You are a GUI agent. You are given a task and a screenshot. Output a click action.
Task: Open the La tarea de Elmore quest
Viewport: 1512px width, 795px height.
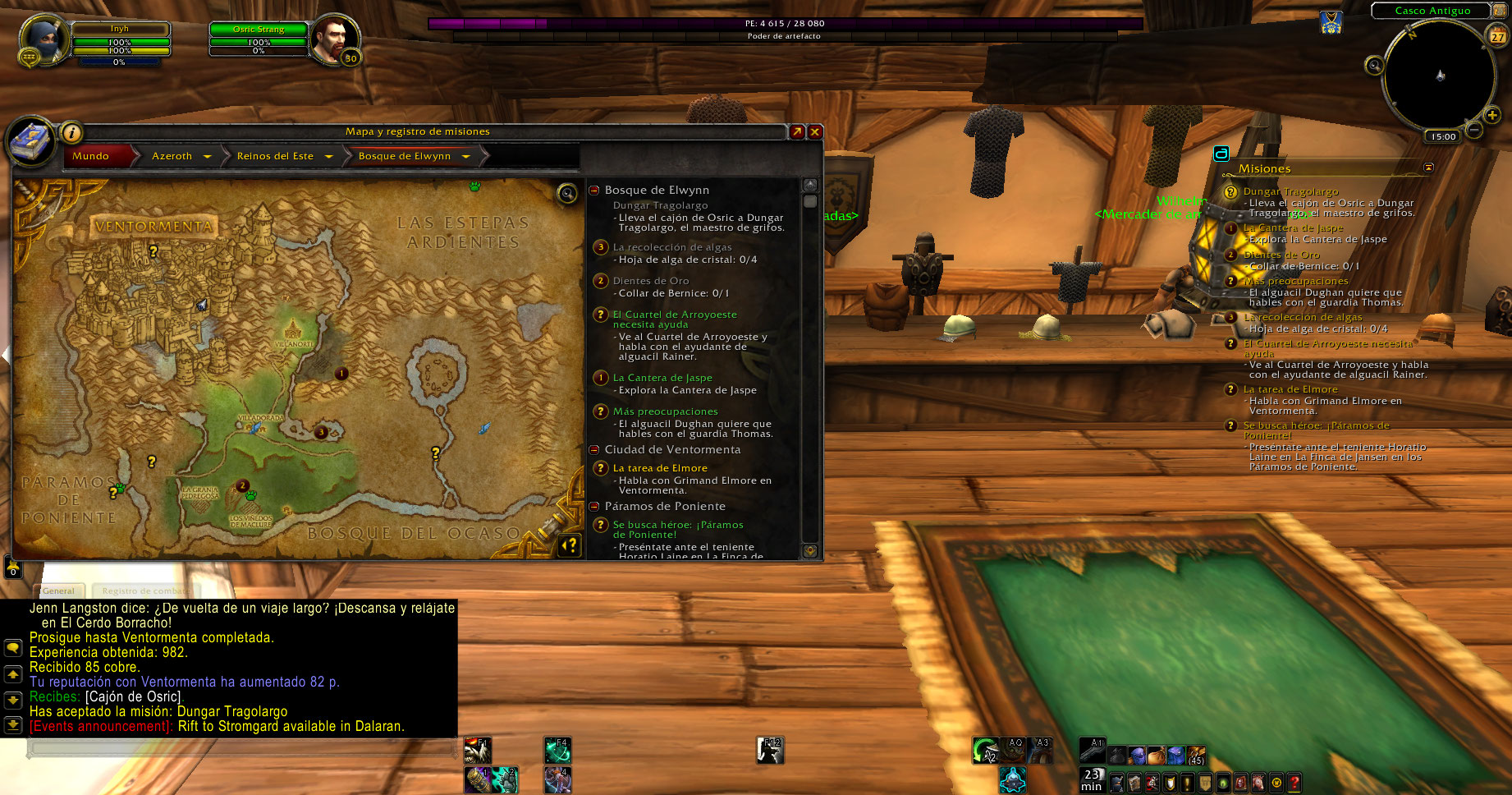click(659, 468)
